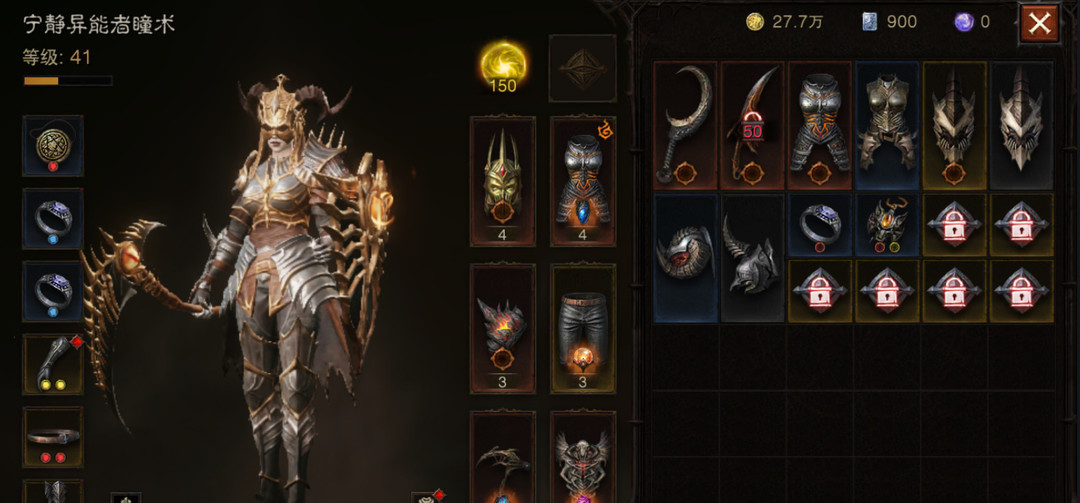1080x503 pixels.
Task: Choose the red-eyed horned shoulder piece in the bag
Action: pos(686,257)
